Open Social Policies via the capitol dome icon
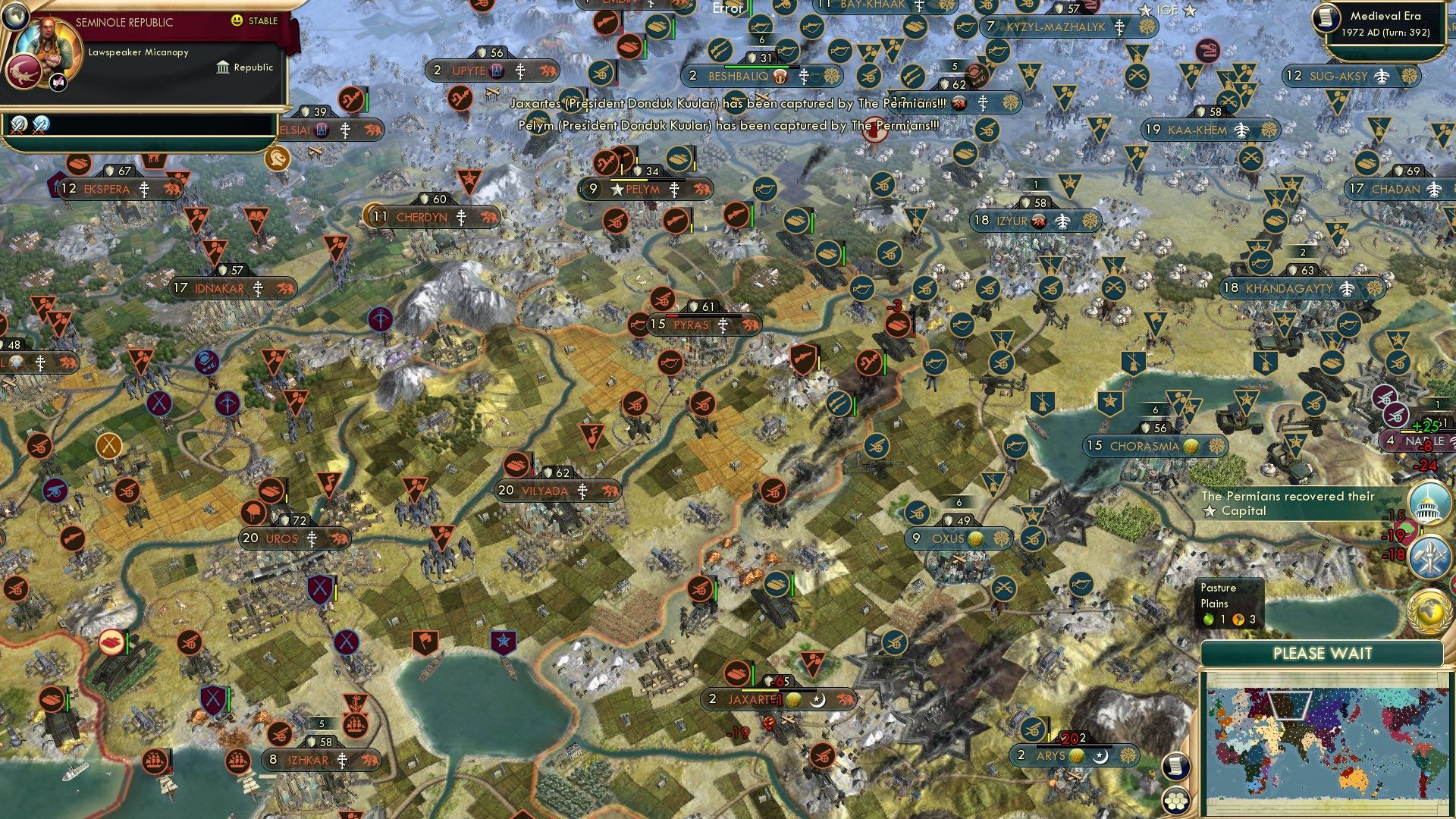Viewport: 1456px width, 819px height. (1429, 503)
